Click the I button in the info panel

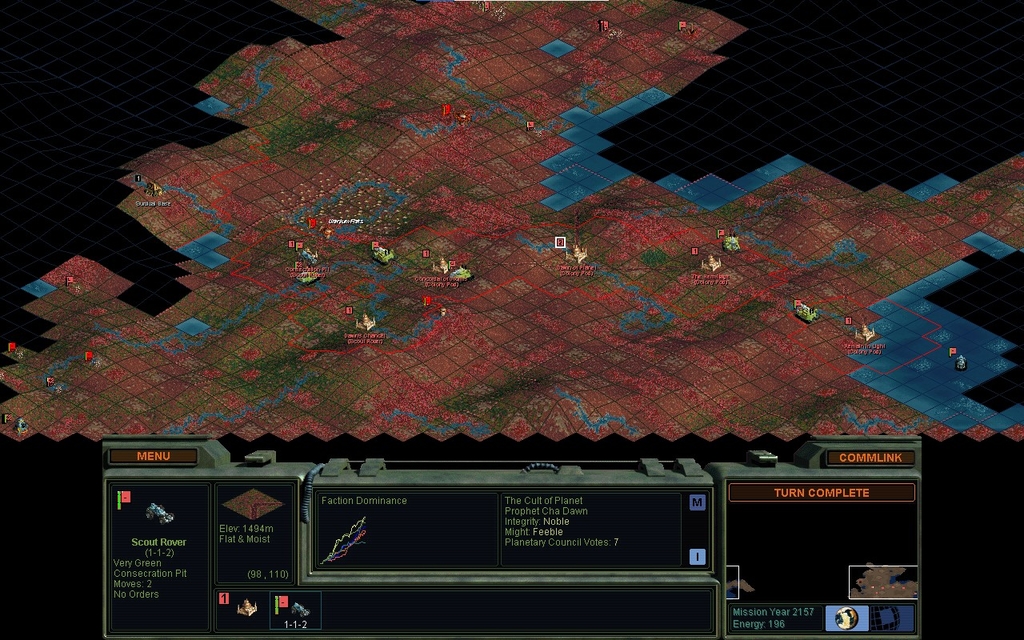[697, 557]
